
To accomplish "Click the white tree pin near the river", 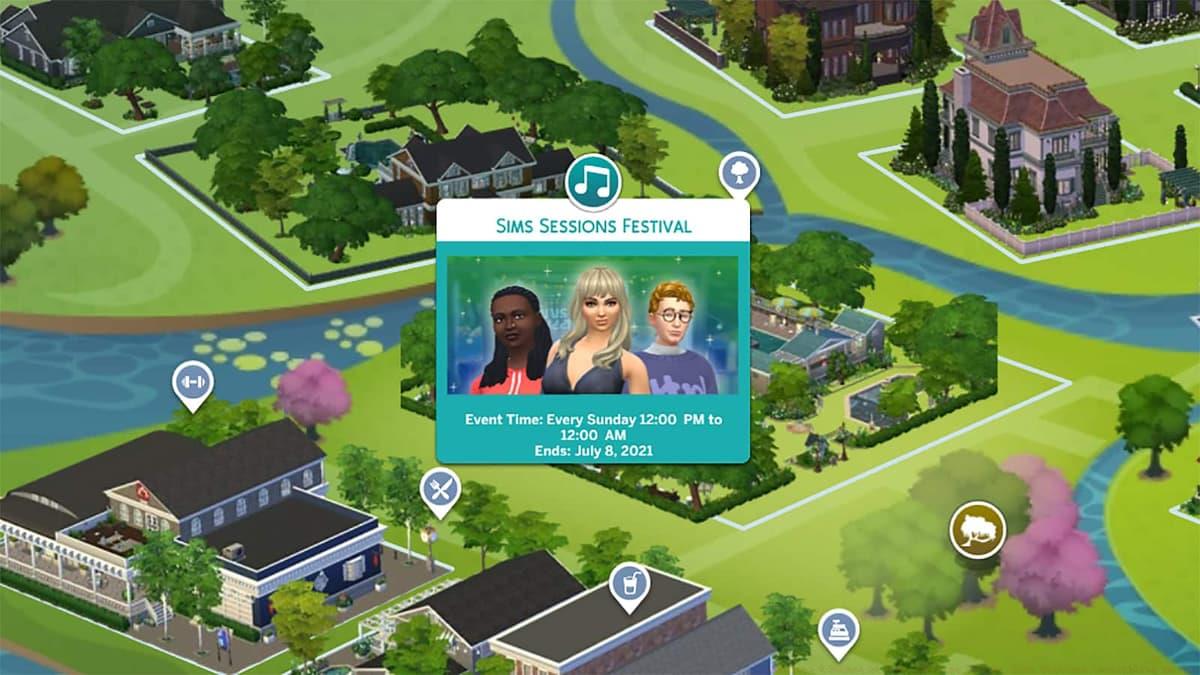I will (738, 172).
